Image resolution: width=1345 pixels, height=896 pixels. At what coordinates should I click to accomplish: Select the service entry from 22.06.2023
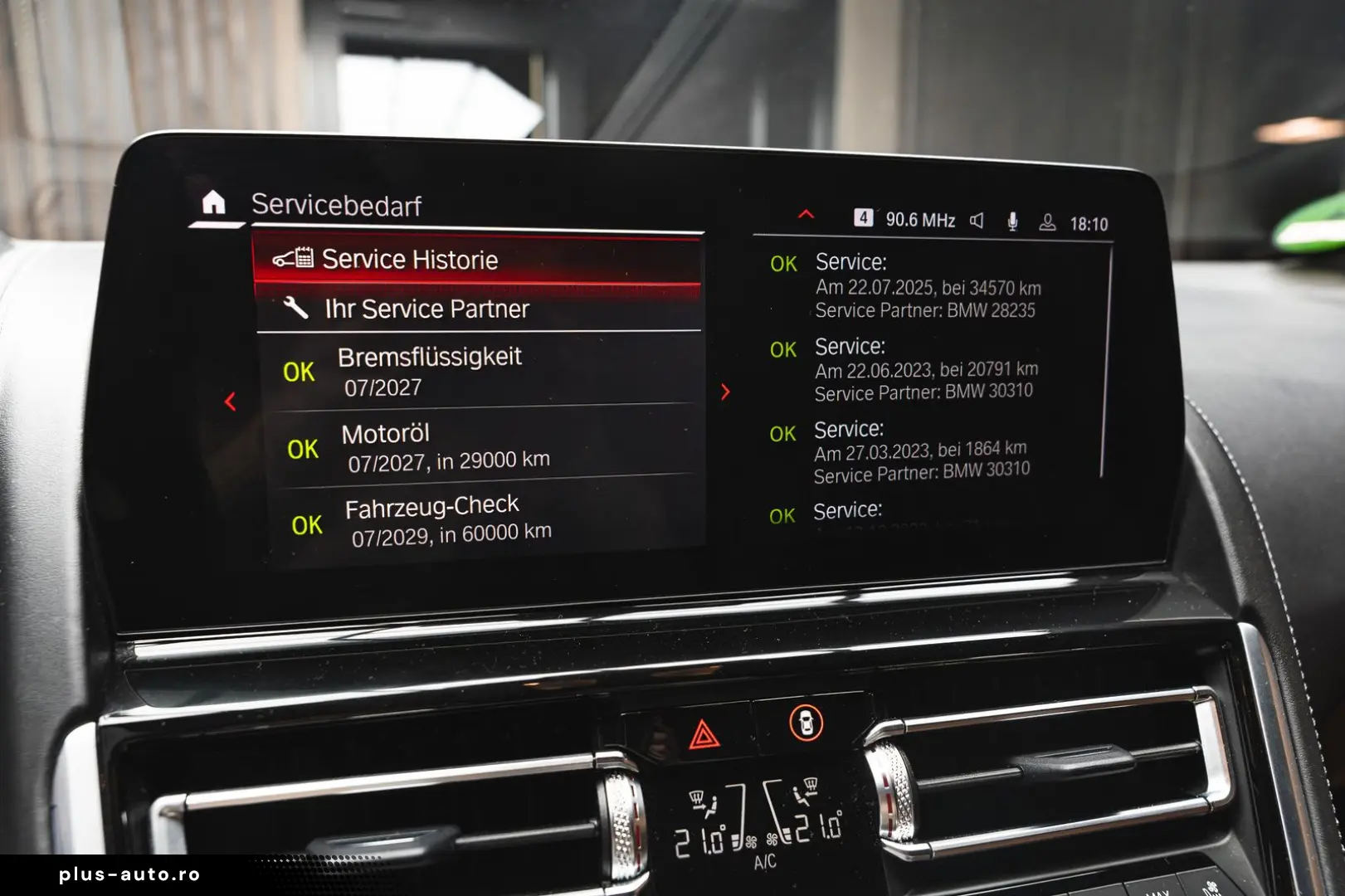click(x=925, y=369)
